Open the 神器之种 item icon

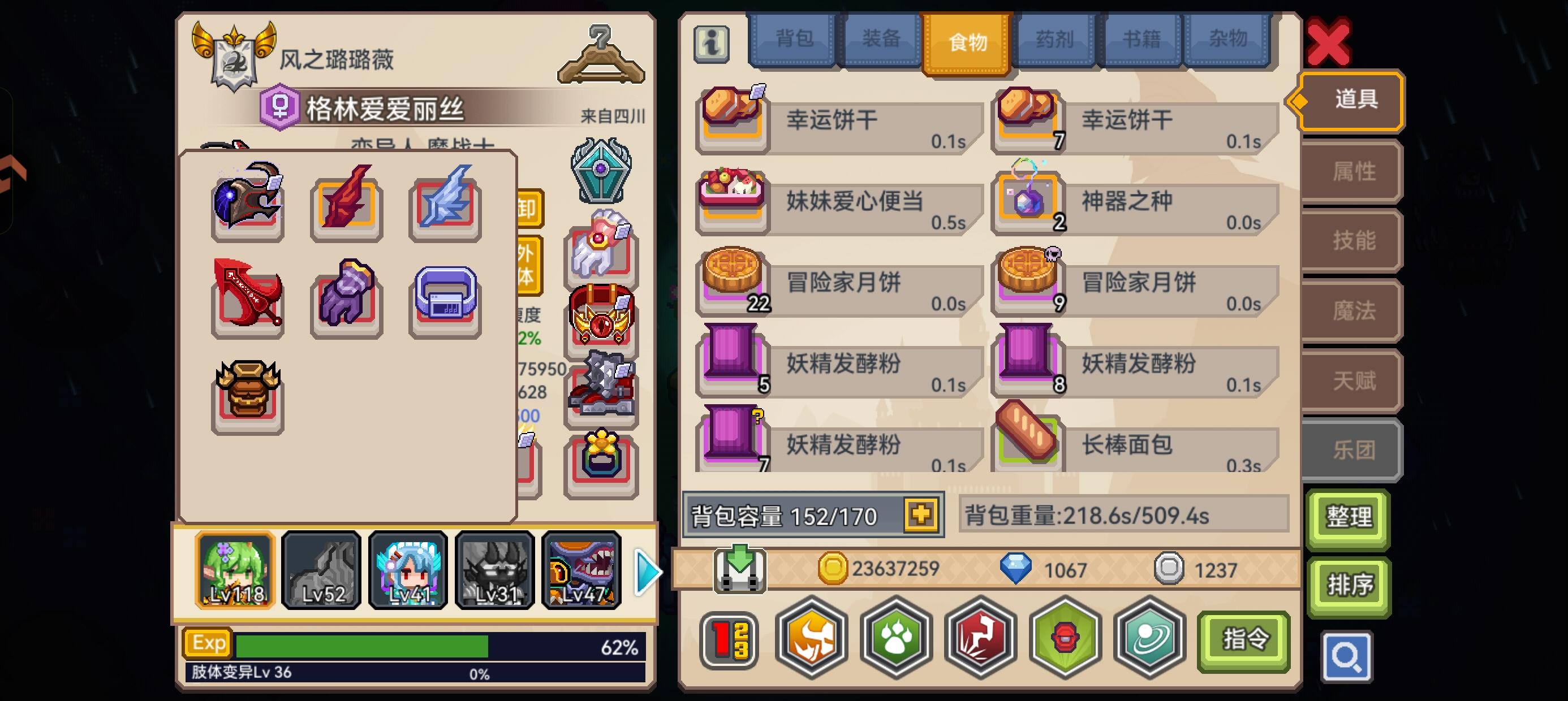coord(1030,202)
